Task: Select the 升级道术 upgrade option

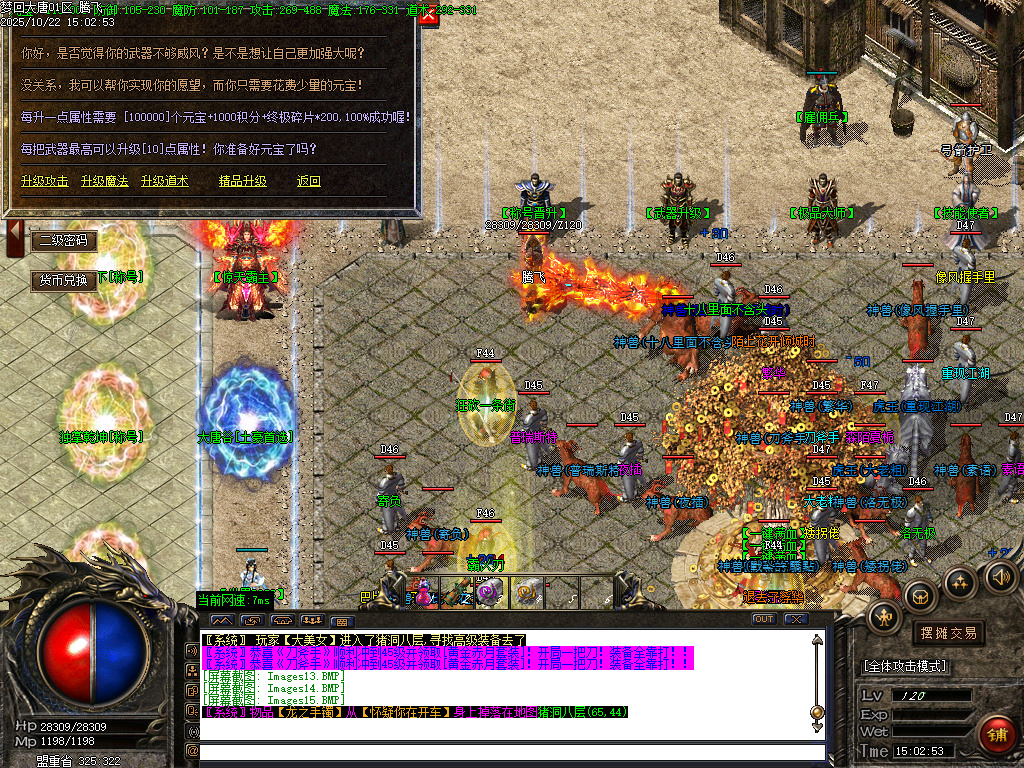Action: (165, 181)
